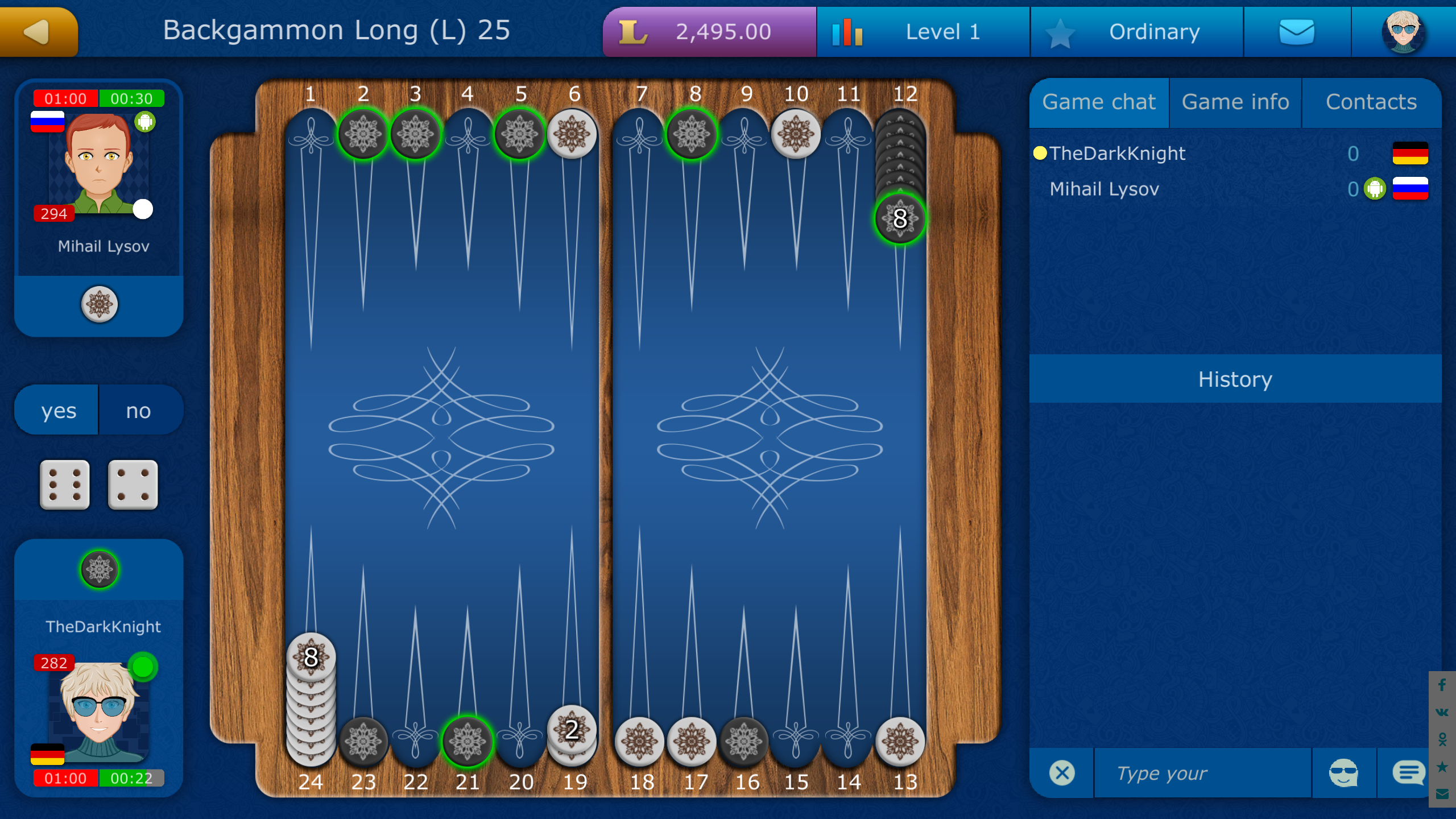Go back using the orange back arrow
The height and width of the screenshot is (819, 1456).
point(36,31)
